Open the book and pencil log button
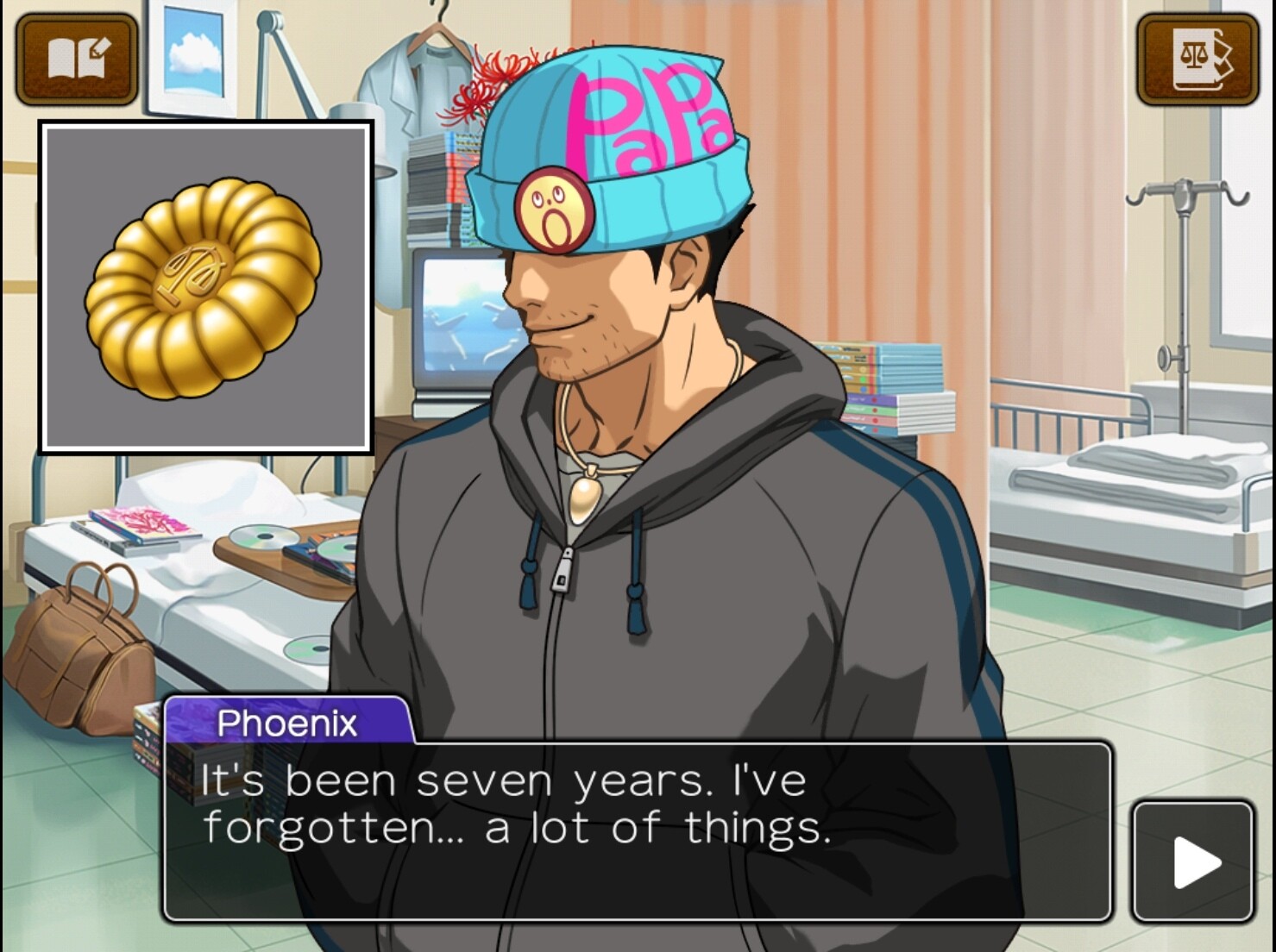1276x952 pixels. (77, 60)
